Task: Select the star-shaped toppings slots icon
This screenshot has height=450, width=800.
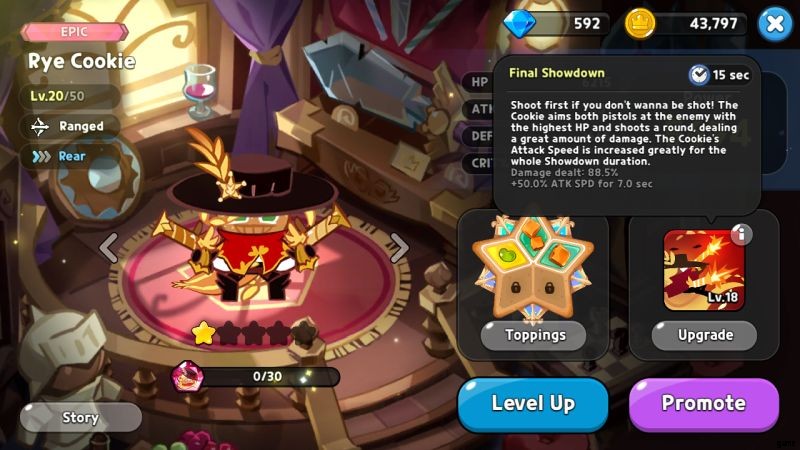Action: (533, 272)
